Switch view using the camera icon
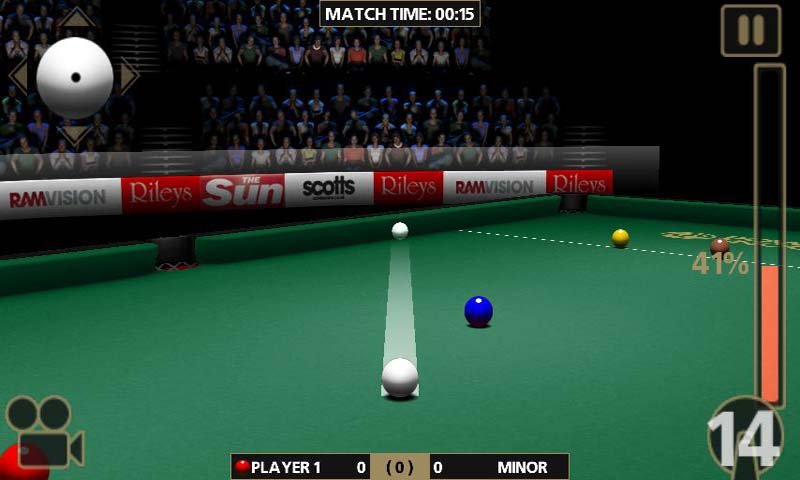The height and width of the screenshot is (480, 800). (x=45, y=432)
